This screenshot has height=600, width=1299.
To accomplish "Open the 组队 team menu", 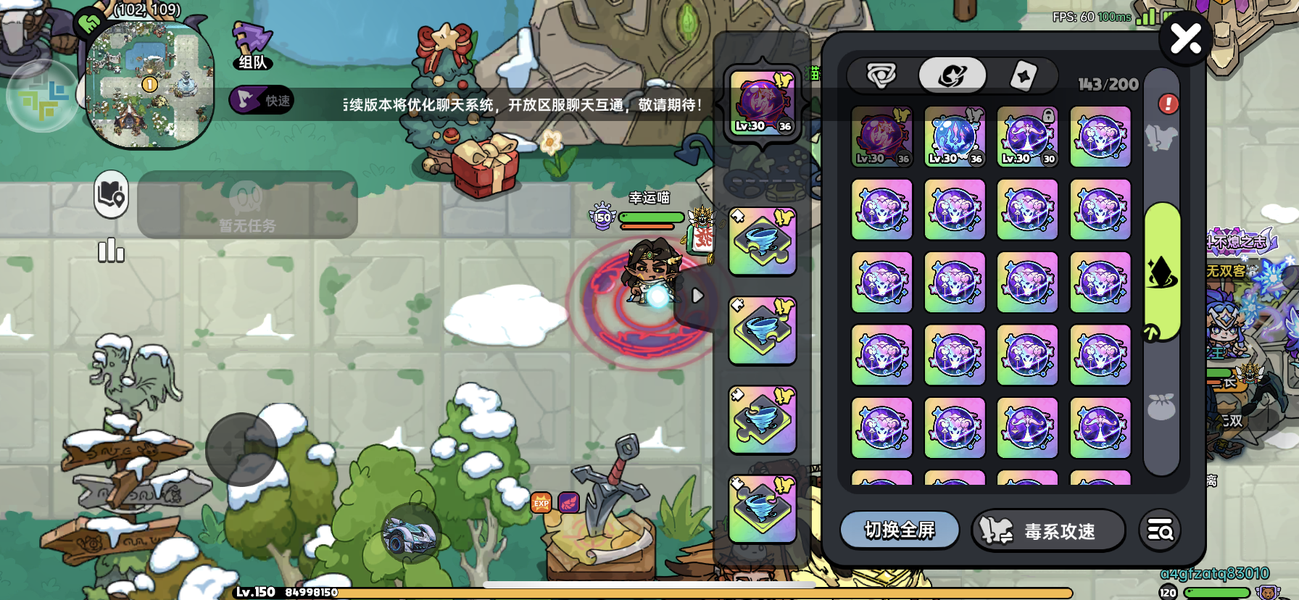I will pos(251,46).
